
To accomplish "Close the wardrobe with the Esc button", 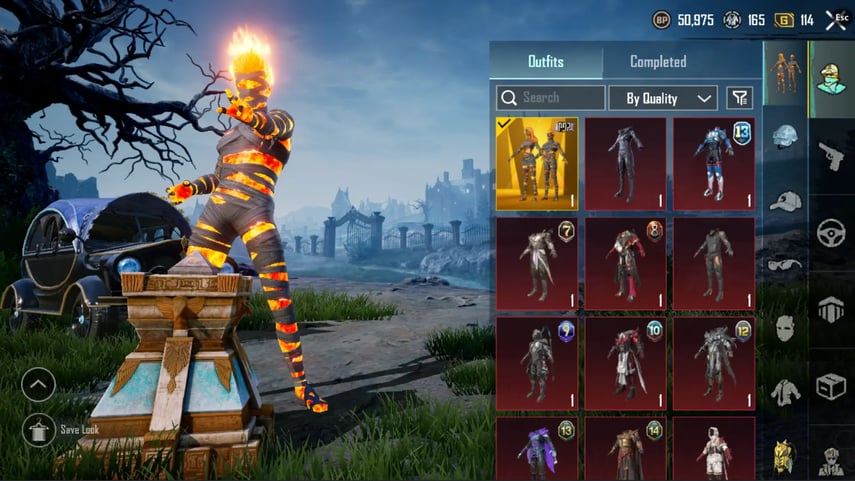I will pyautogui.click(x=836, y=19).
